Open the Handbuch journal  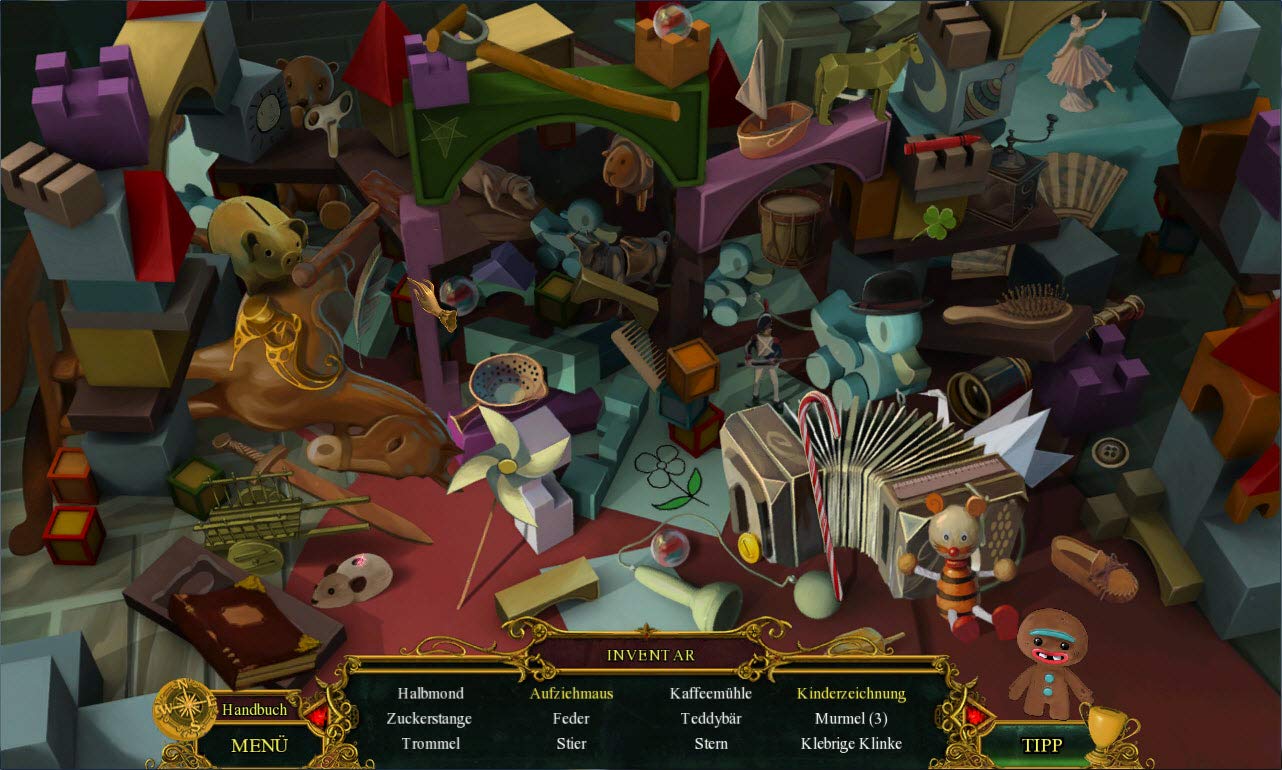pos(254,709)
